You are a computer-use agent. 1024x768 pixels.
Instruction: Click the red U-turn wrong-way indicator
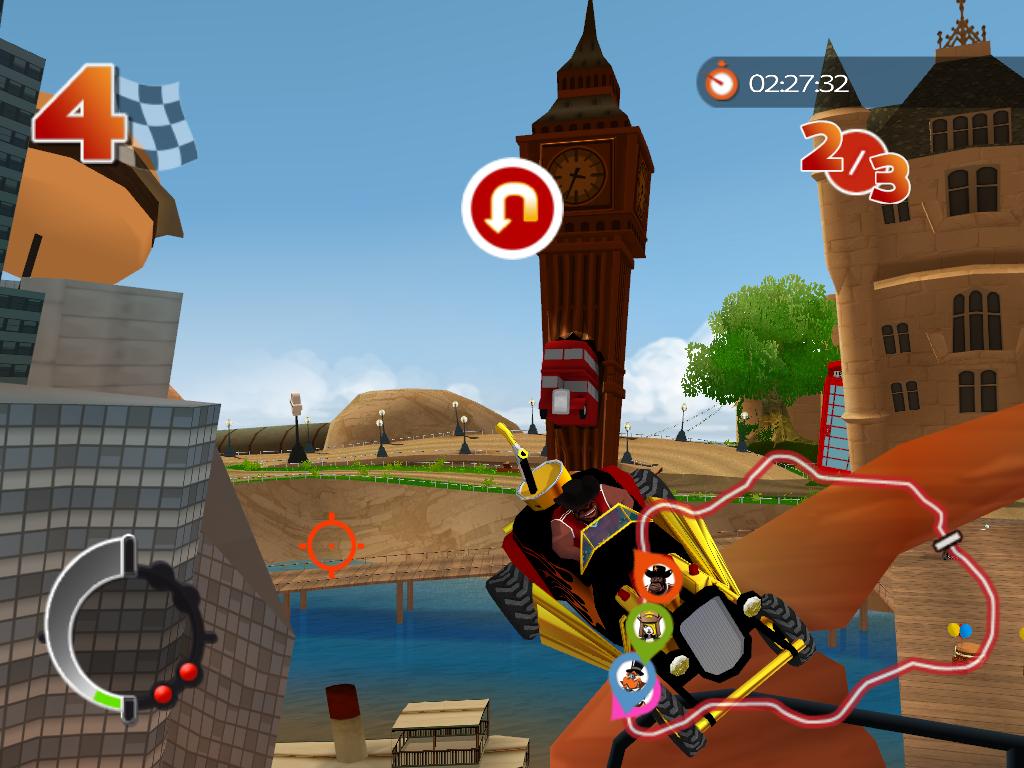tap(512, 208)
